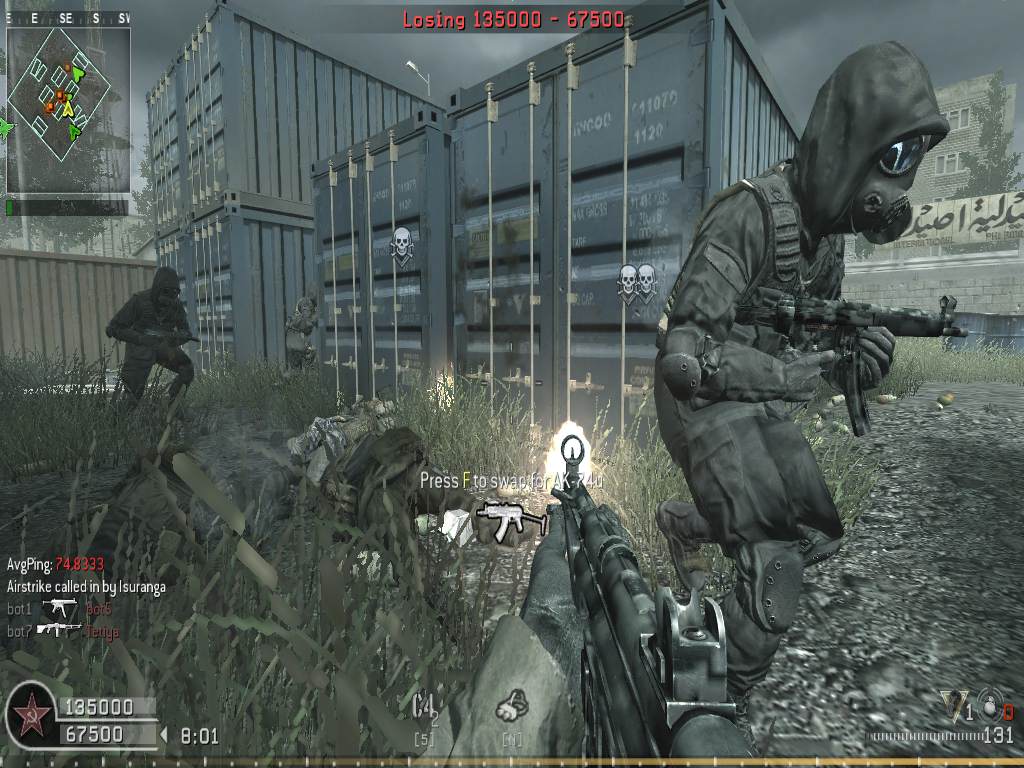
Task: Click the bot7 kill feed entry
Action: click(x=60, y=631)
